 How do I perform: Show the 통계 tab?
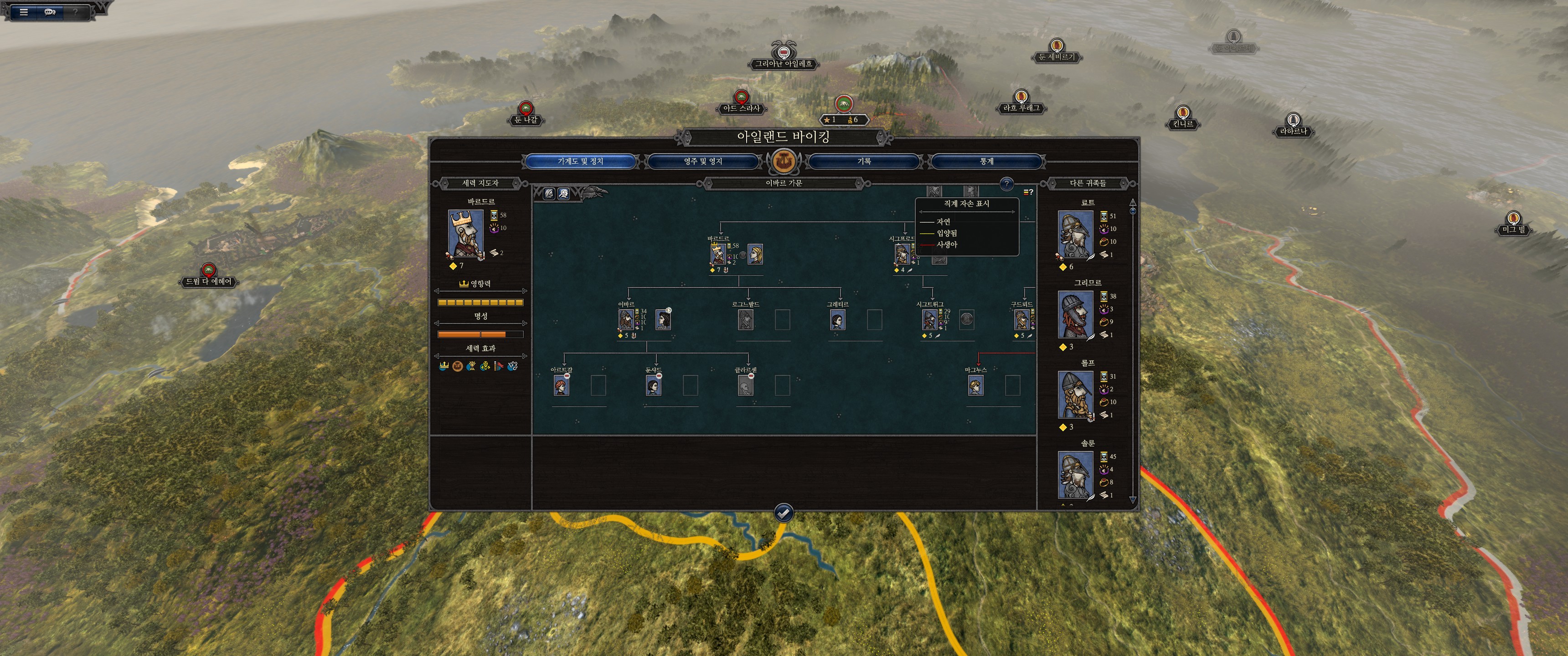986,161
